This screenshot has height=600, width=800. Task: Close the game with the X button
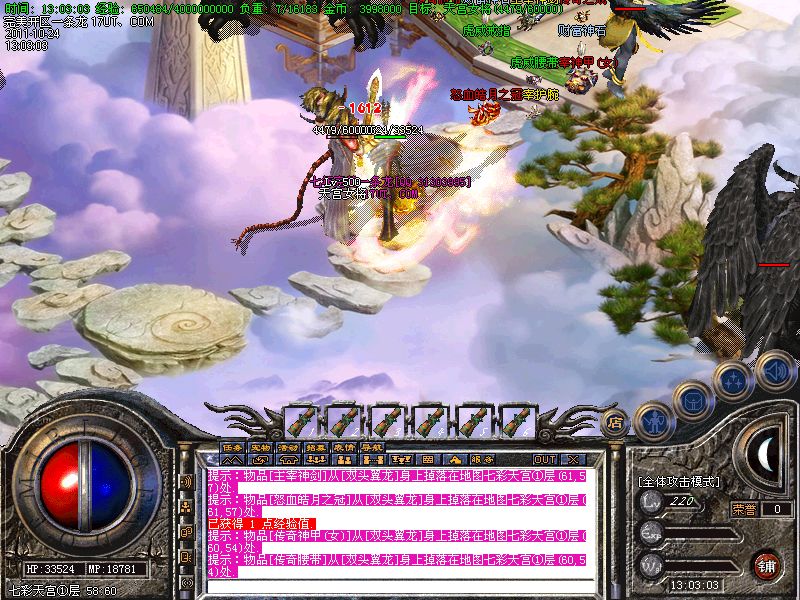573,459
